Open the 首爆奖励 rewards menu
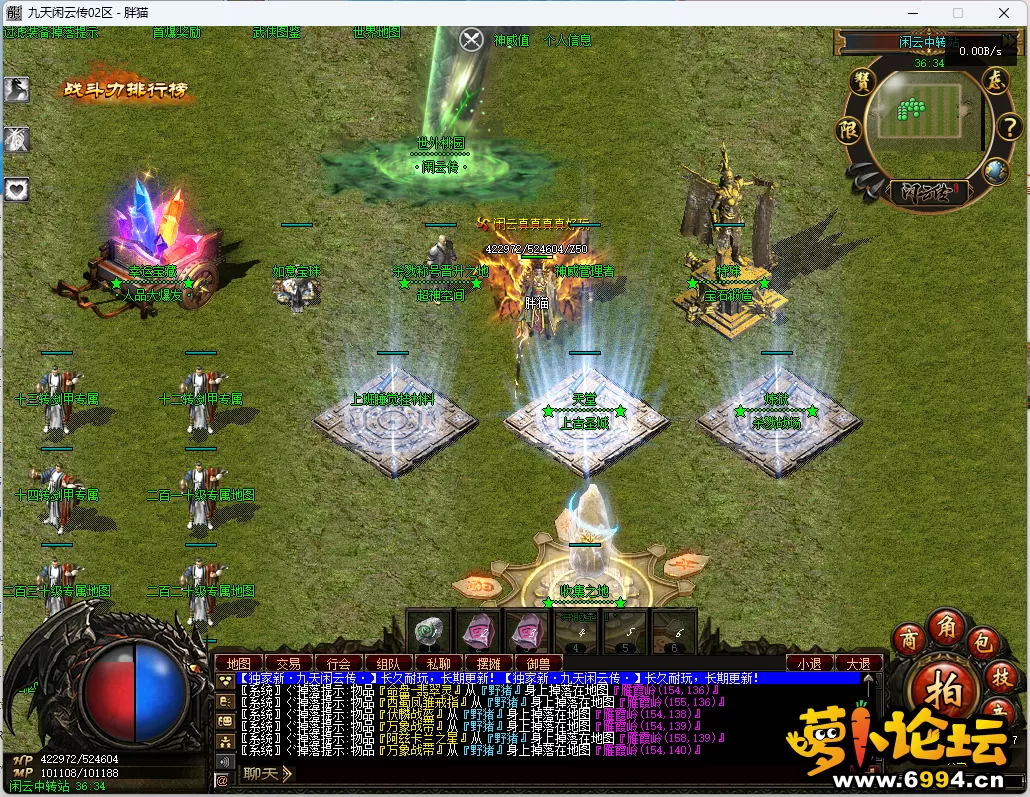 click(x=176, y=32)
